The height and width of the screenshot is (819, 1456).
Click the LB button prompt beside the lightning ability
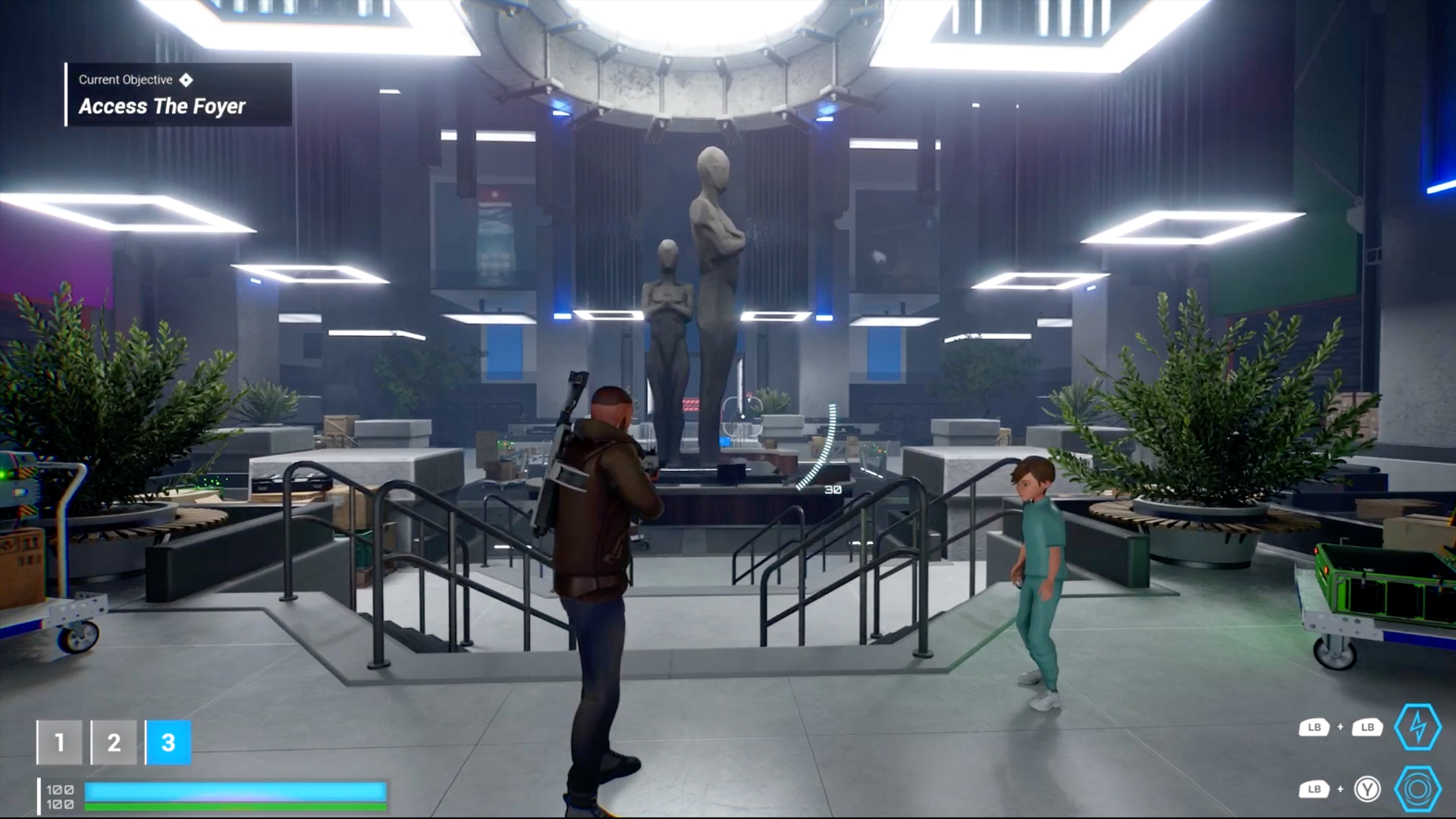(1314, 727)
